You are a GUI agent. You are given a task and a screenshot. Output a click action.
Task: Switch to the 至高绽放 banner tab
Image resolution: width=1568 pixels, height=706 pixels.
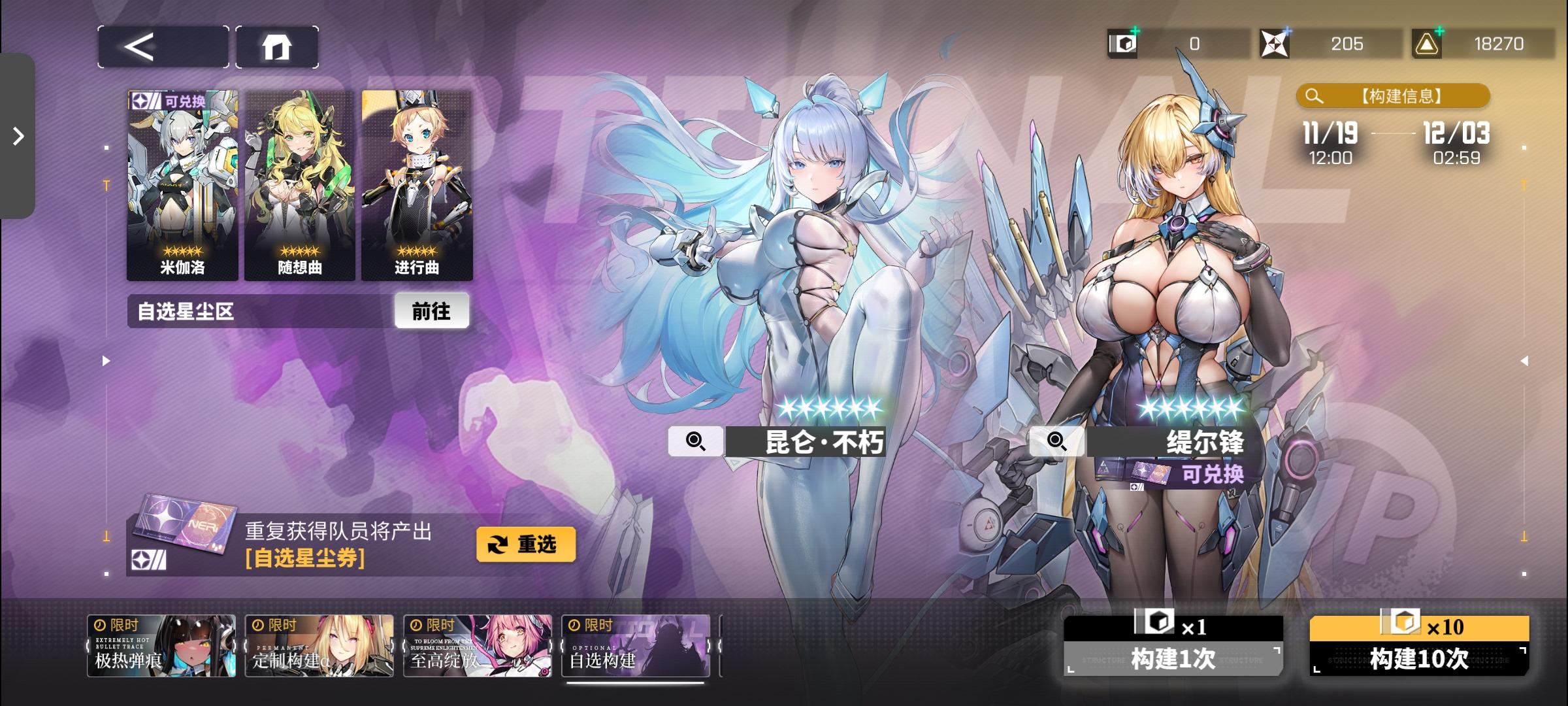(x=478, y=645)
